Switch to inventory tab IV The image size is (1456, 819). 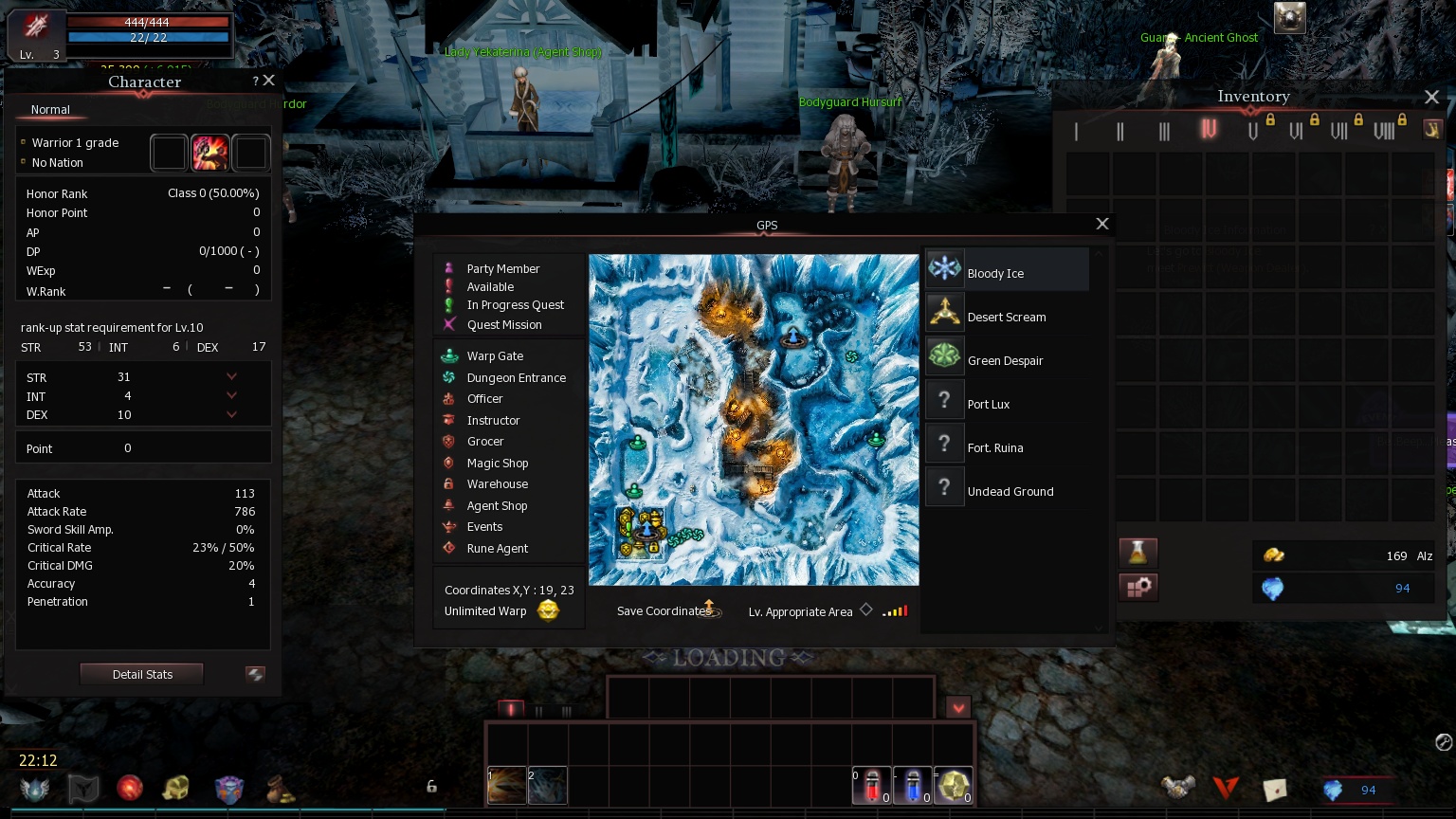tap(1209, 130)
